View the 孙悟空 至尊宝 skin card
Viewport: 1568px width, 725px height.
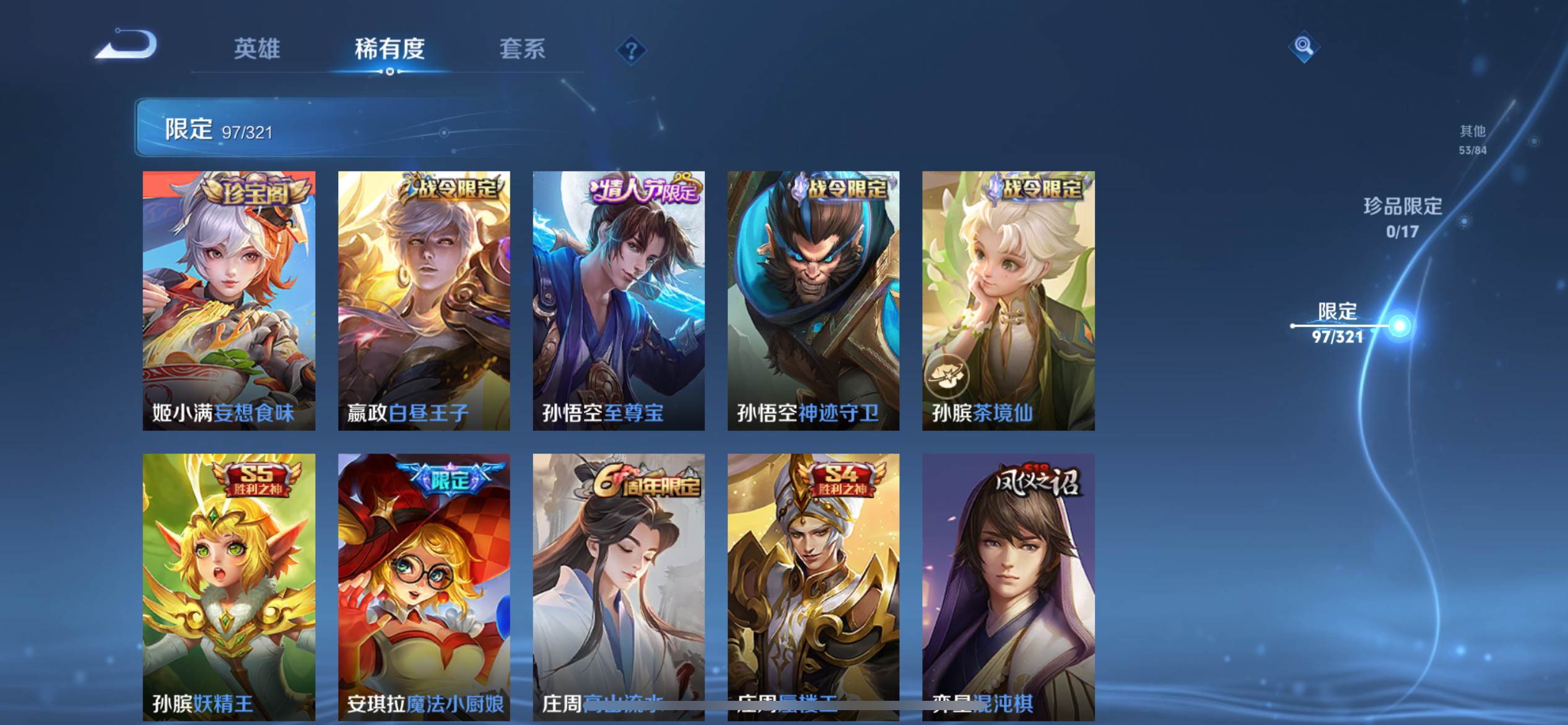click(619, 301)
